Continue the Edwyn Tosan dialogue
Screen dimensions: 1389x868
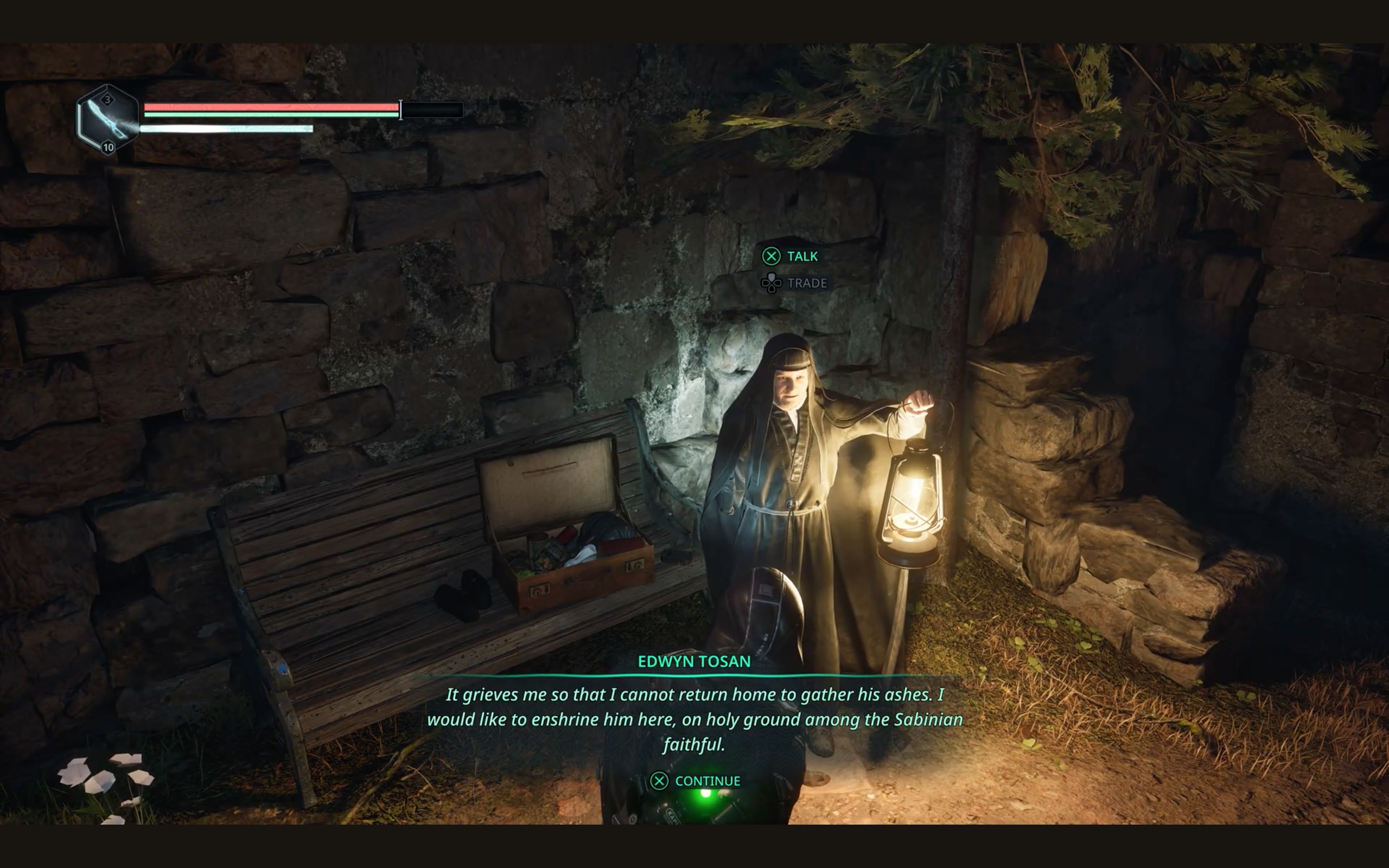tap(695, 781)
